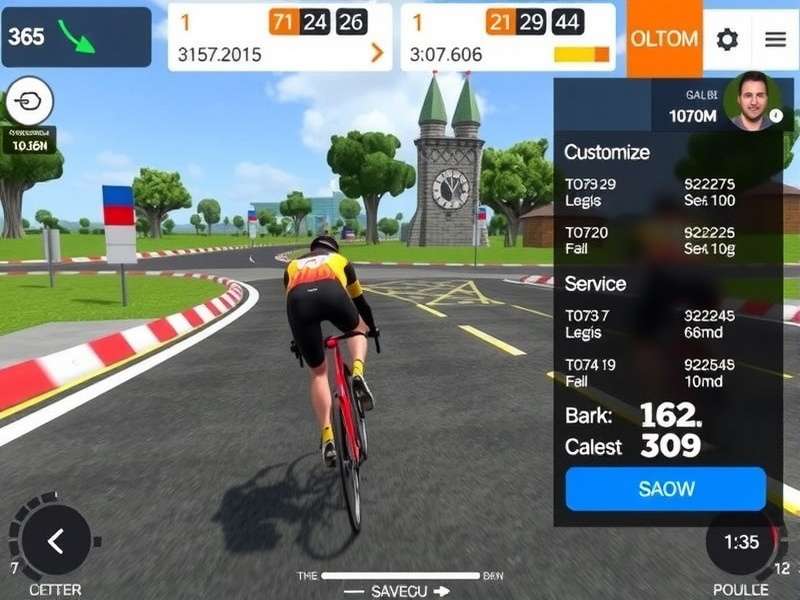
Task: Click the blue SAOW button
Action: pos(665,490)
